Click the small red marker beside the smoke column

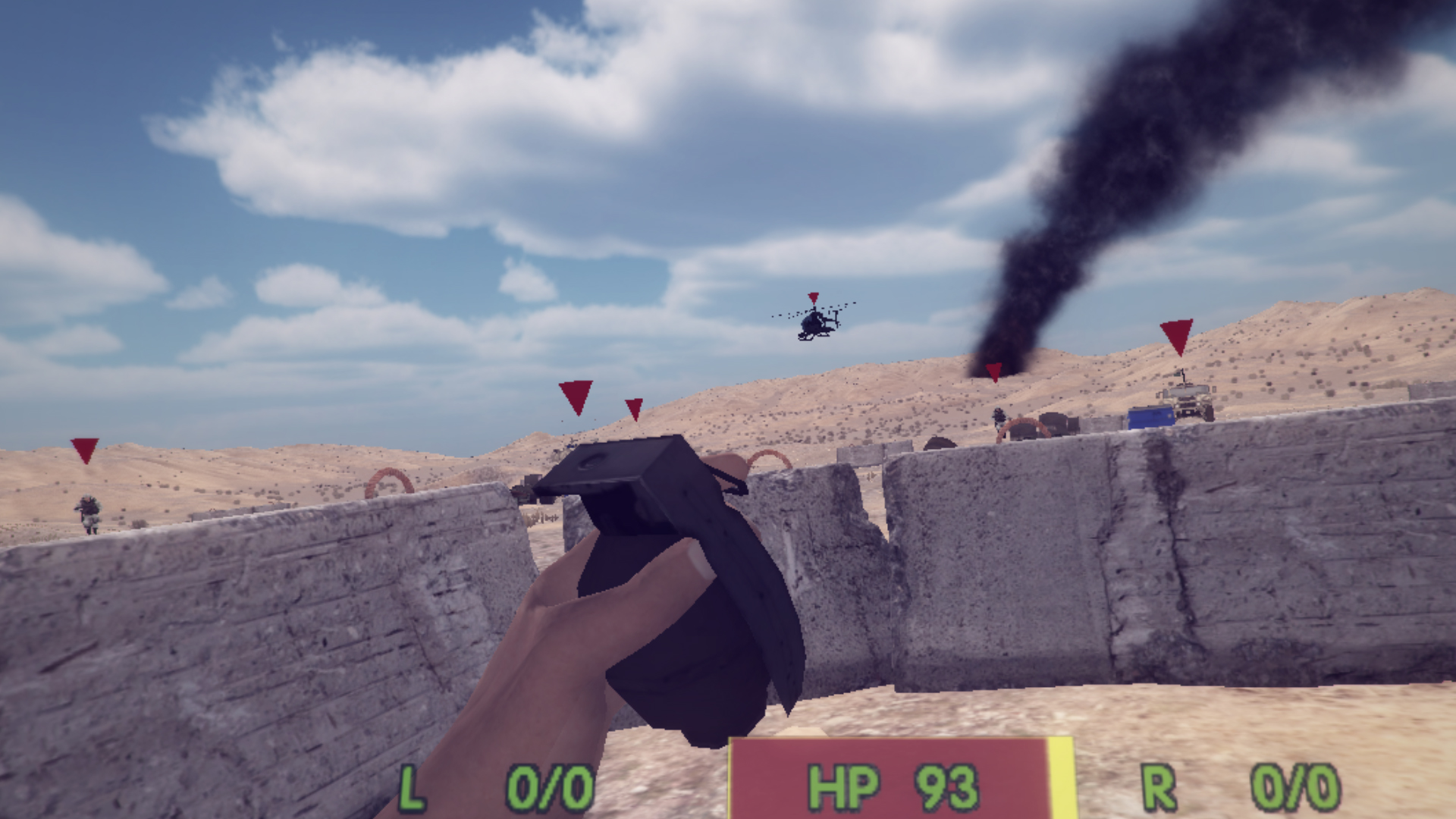[x=994, y=374]
